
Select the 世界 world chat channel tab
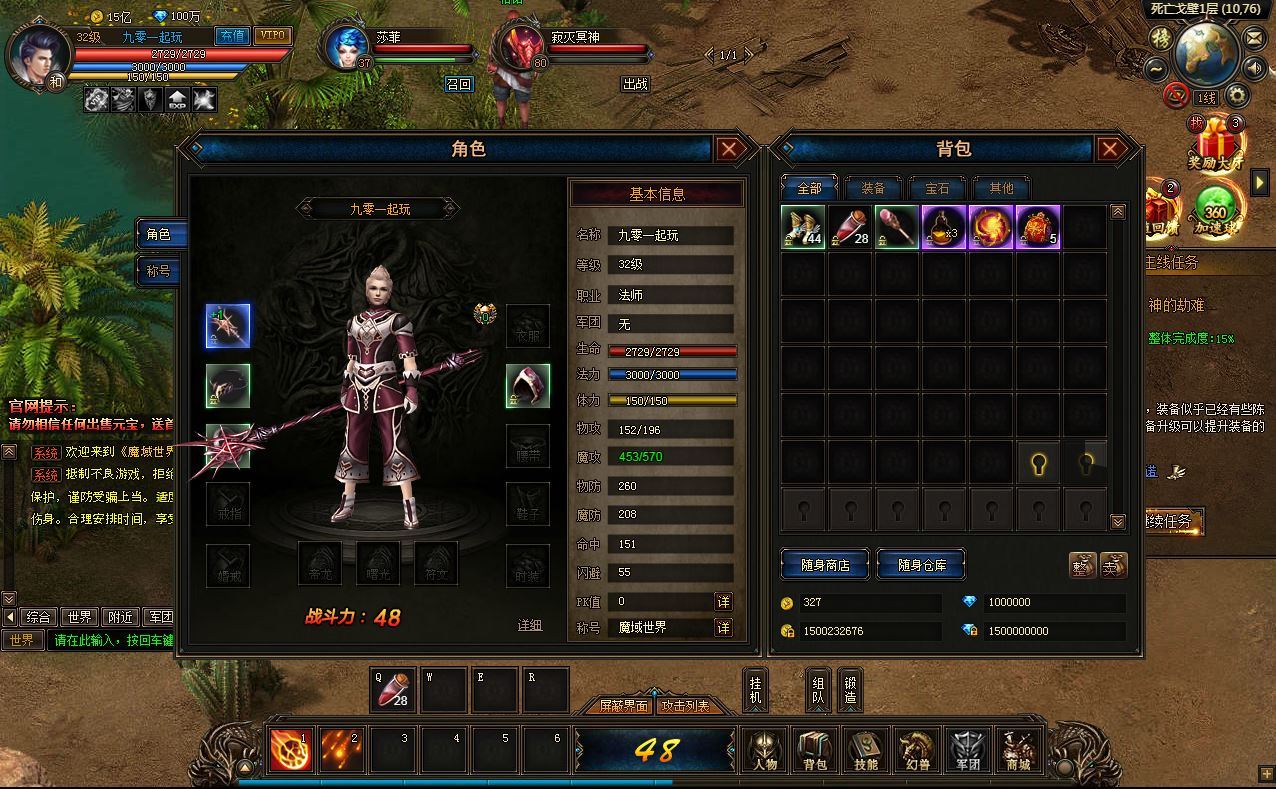click(79, 617)
